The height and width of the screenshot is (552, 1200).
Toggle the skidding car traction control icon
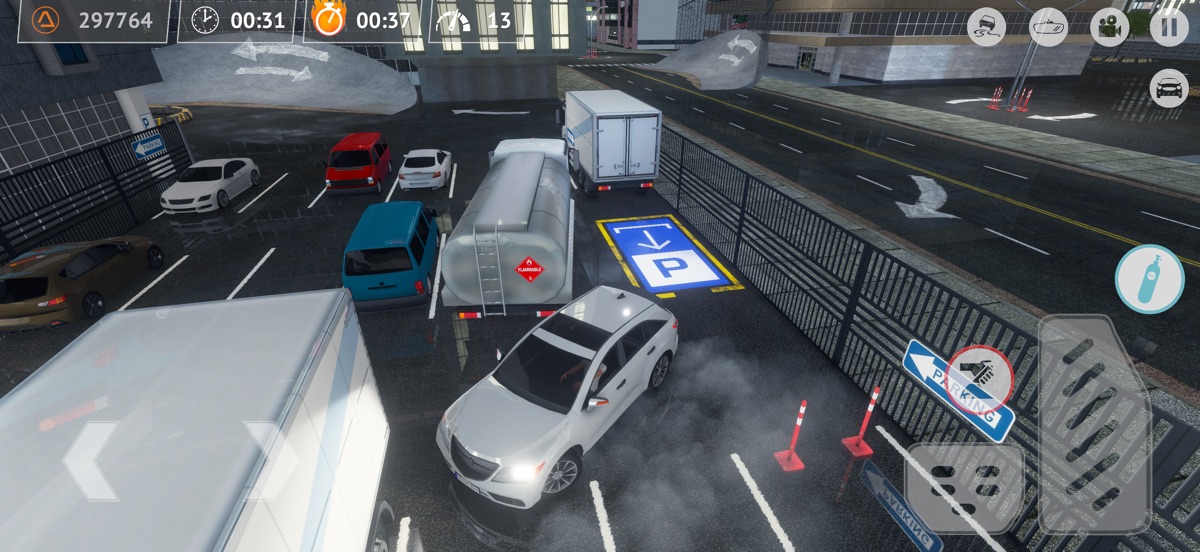(987, 27)
